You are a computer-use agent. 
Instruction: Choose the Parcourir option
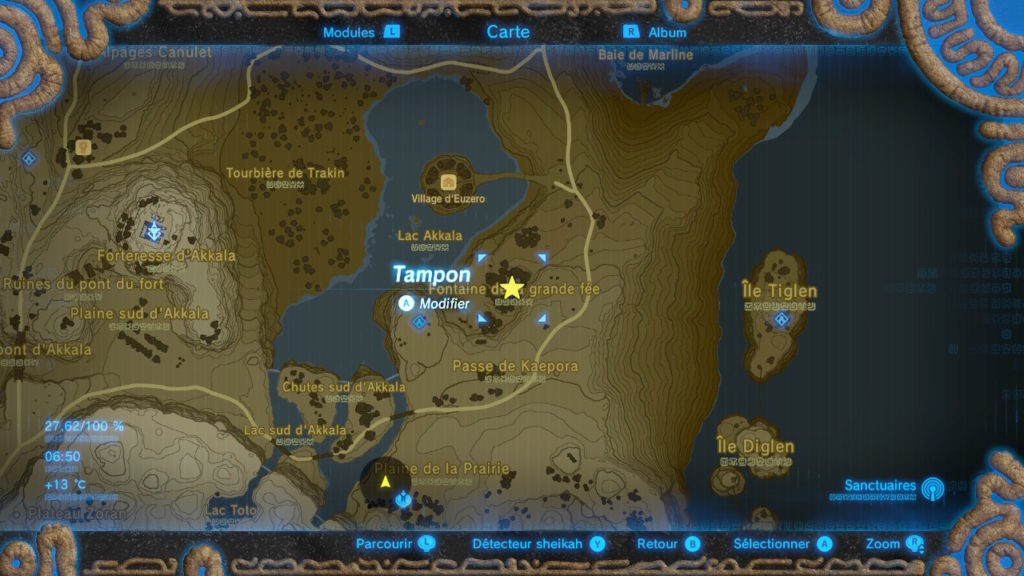point(396,544)
